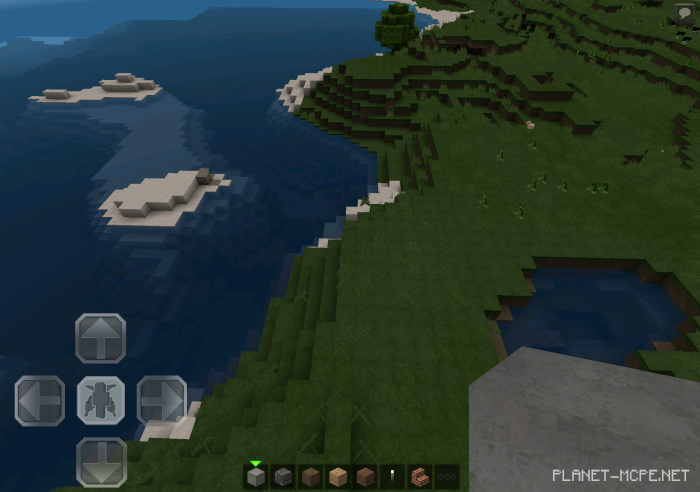Open the chat speech bubble button
Screen dimensions: 700x492
684,13
